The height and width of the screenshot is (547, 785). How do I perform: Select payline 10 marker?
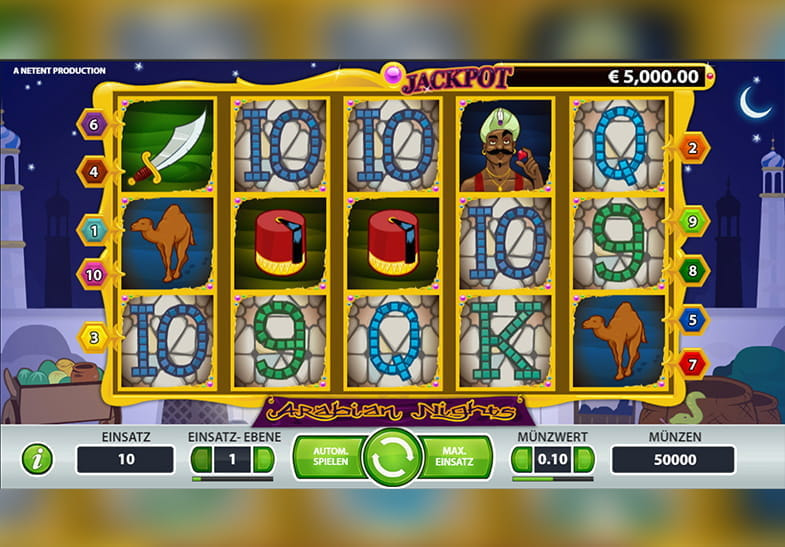[93, 273]
